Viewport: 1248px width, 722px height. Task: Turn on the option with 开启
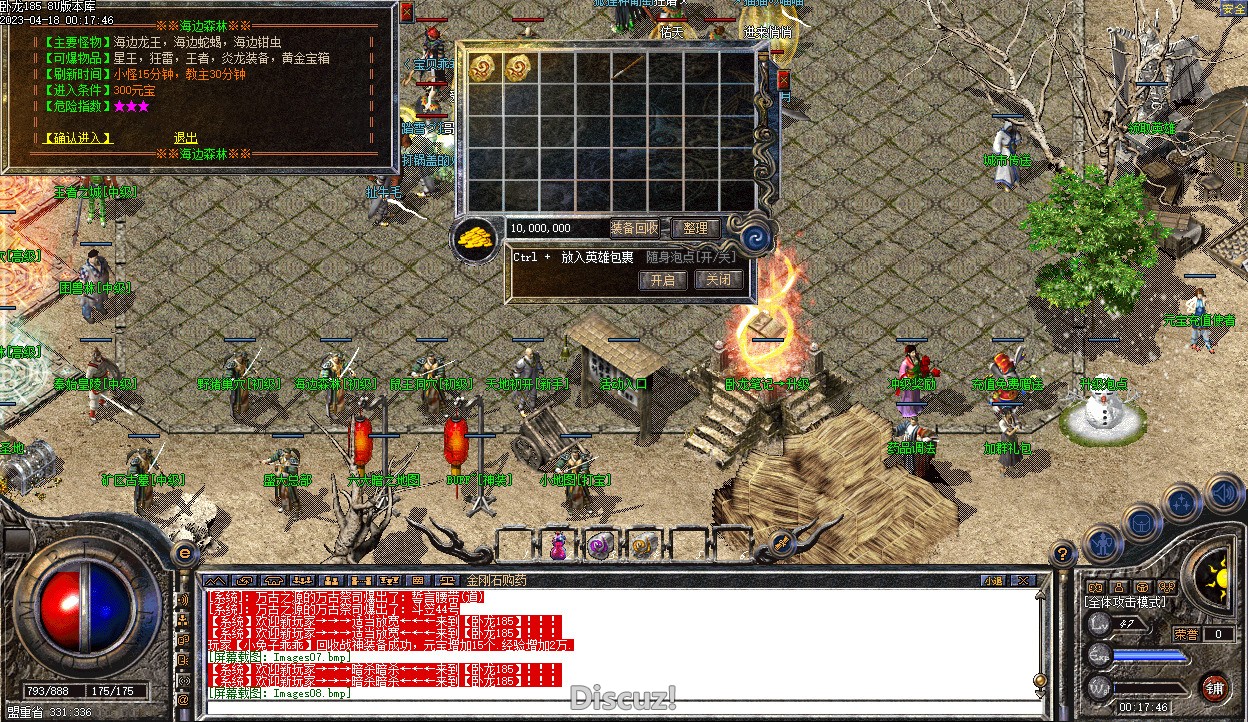point(662,280)
